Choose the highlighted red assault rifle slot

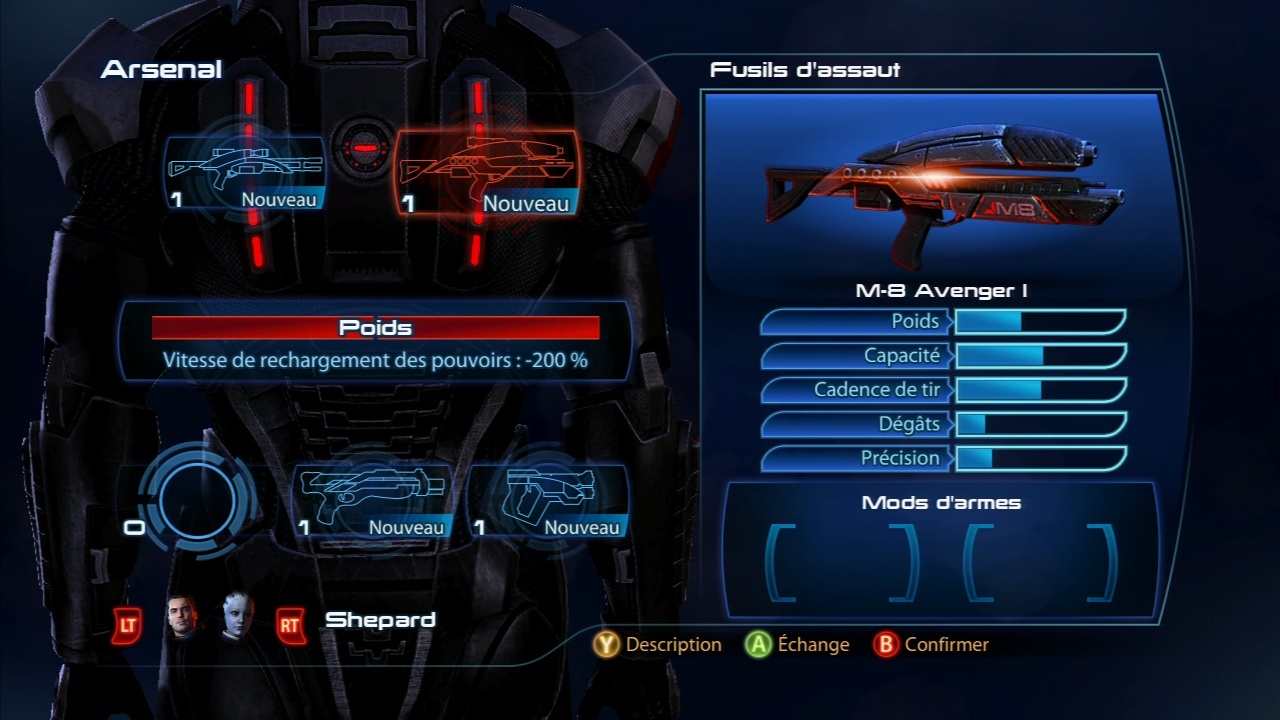coord(488,172)
